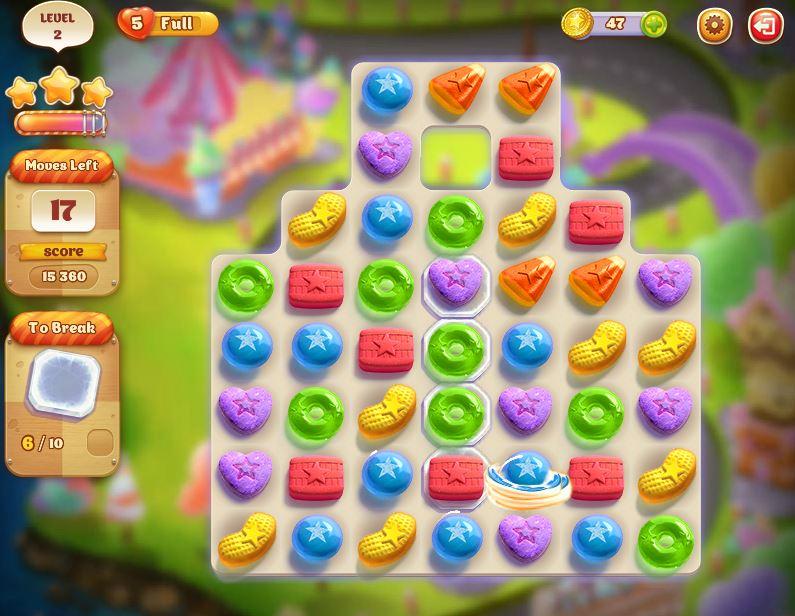
Task: Select the frozen purple heart candy
Action: [x=455, y=283]
